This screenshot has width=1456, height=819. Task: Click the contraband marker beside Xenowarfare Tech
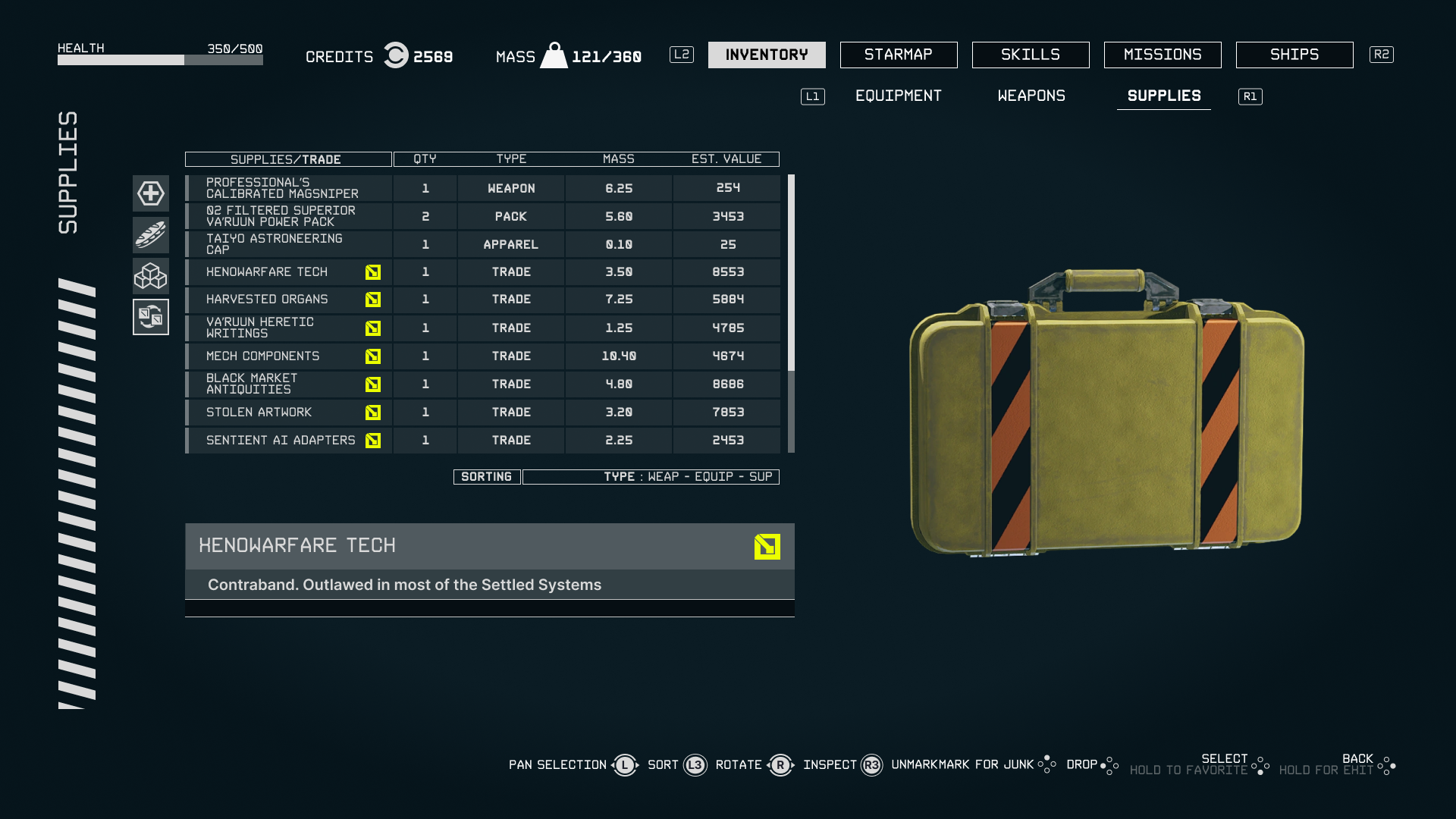372,271
